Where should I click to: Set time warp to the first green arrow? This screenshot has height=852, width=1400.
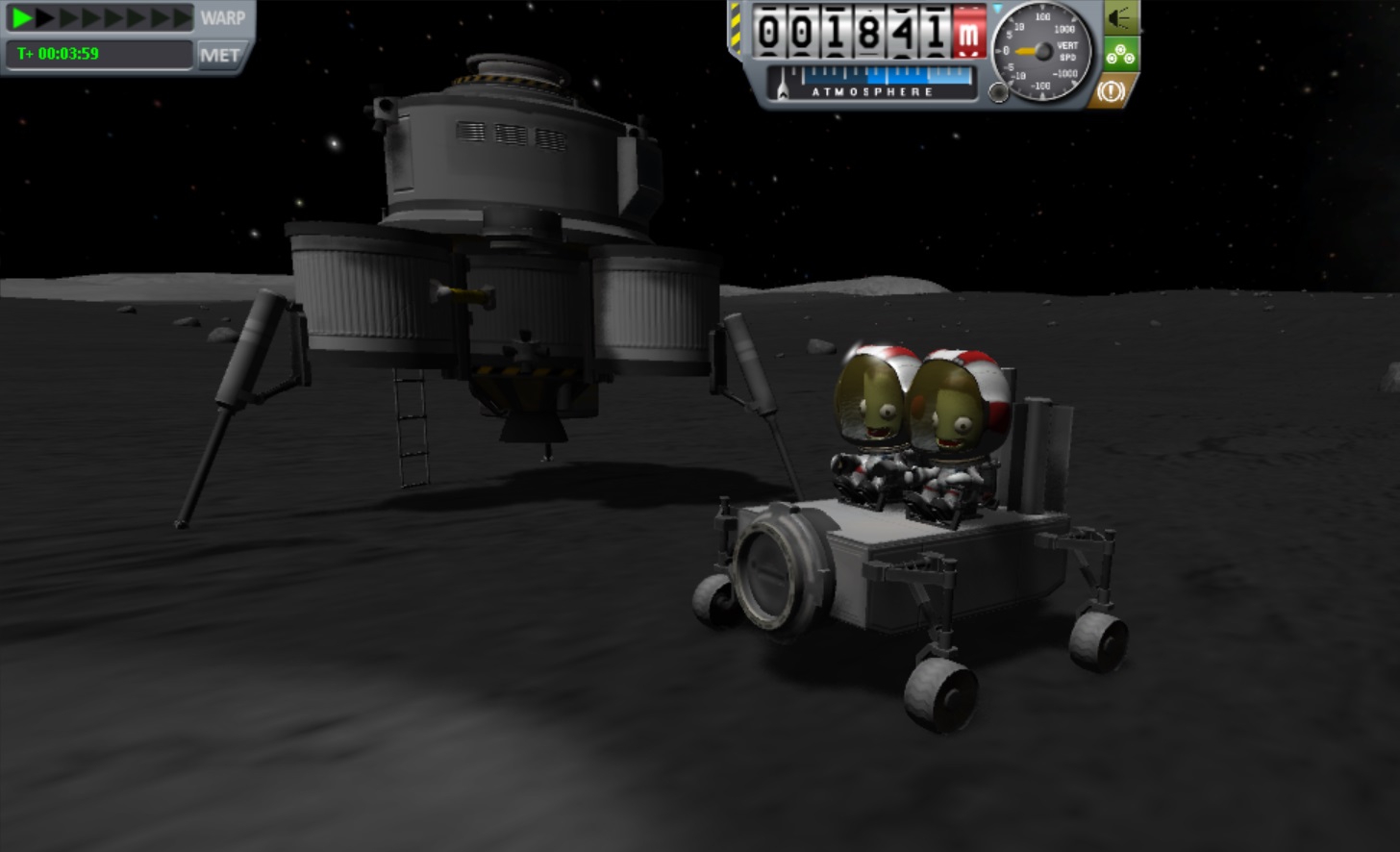click(21, 17)
